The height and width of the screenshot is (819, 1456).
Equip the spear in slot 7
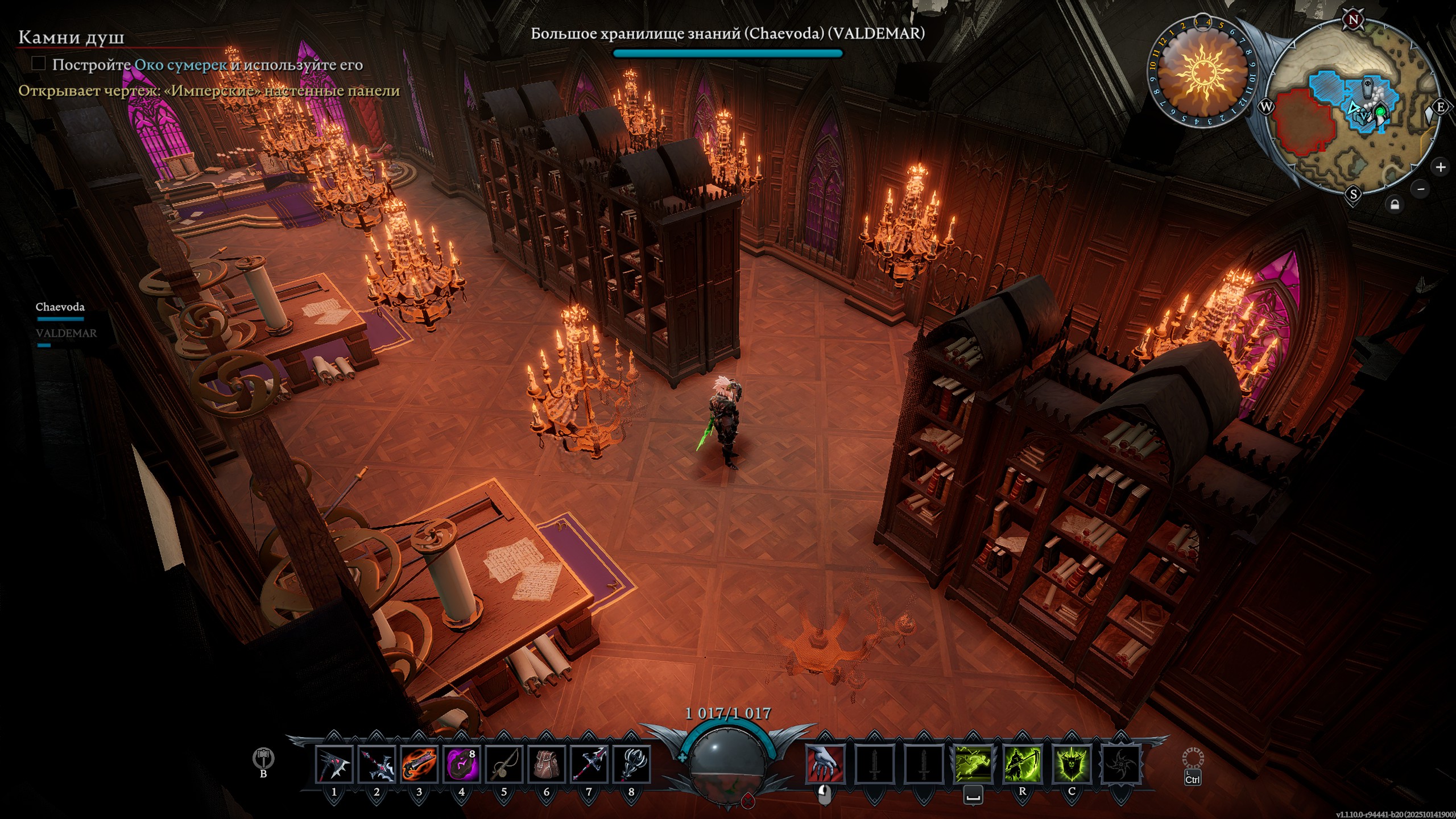tap(589, 764)
